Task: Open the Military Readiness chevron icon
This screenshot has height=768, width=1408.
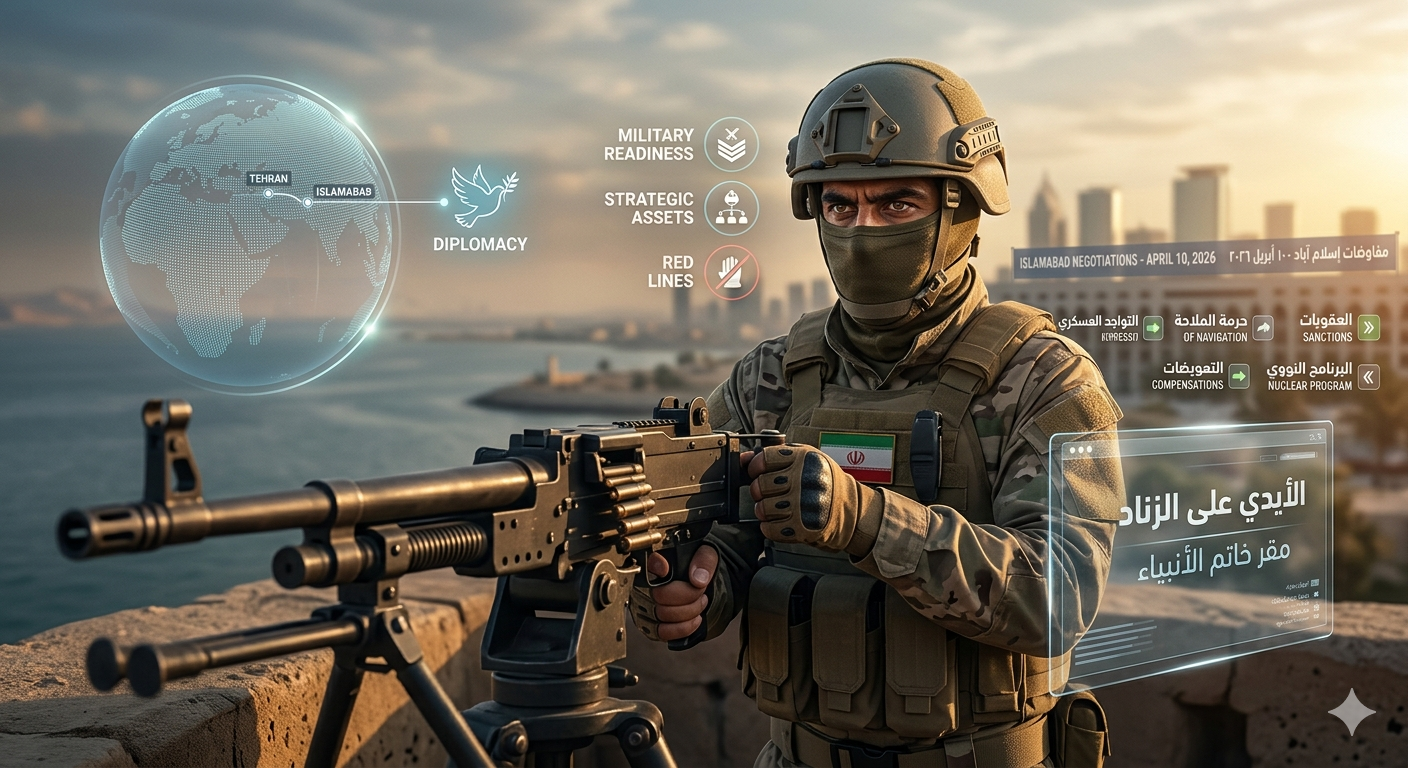Action: 731,144
